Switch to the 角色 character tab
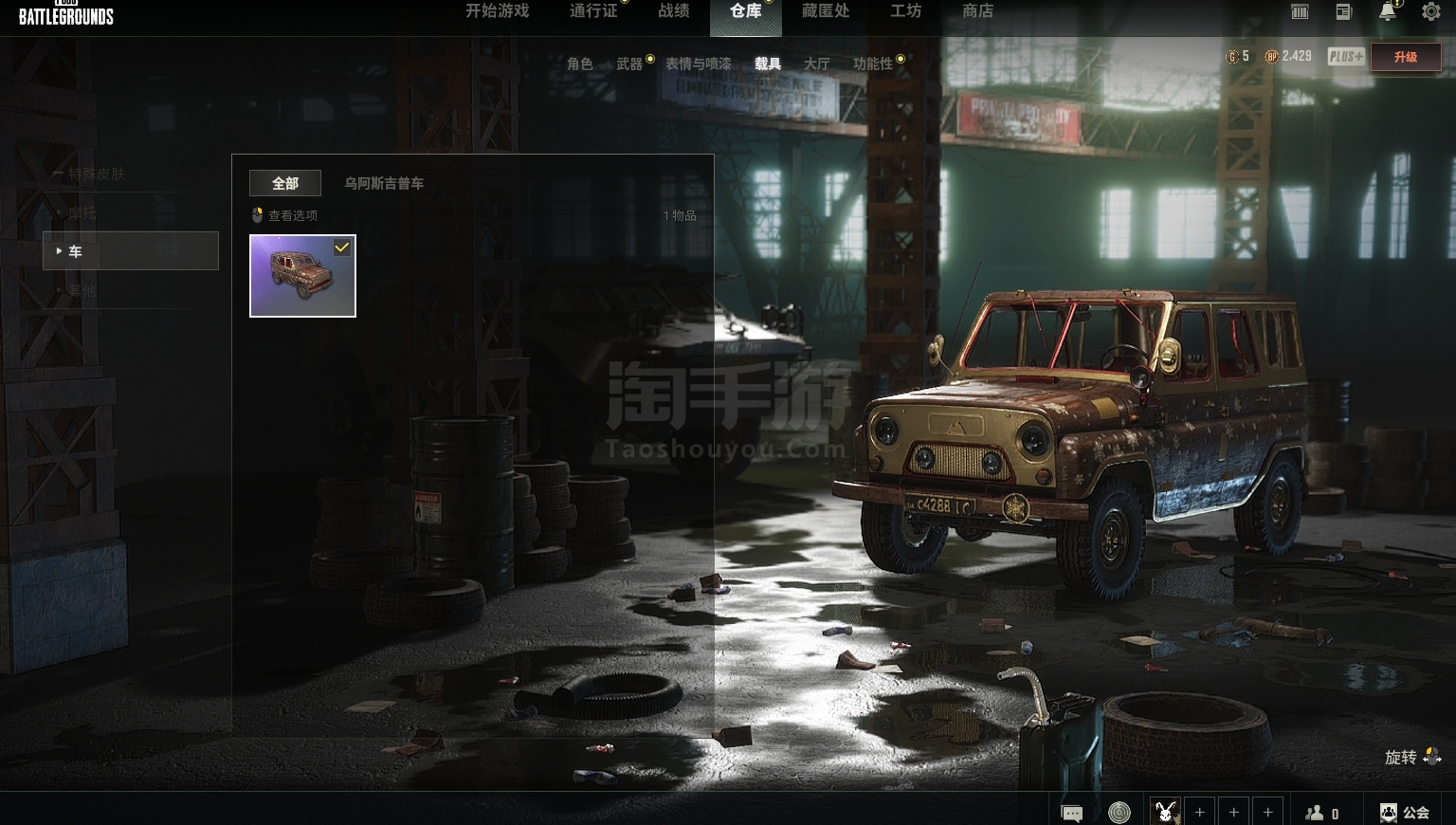This screenshot has width=1456, height=825. [x=580, y=64]
